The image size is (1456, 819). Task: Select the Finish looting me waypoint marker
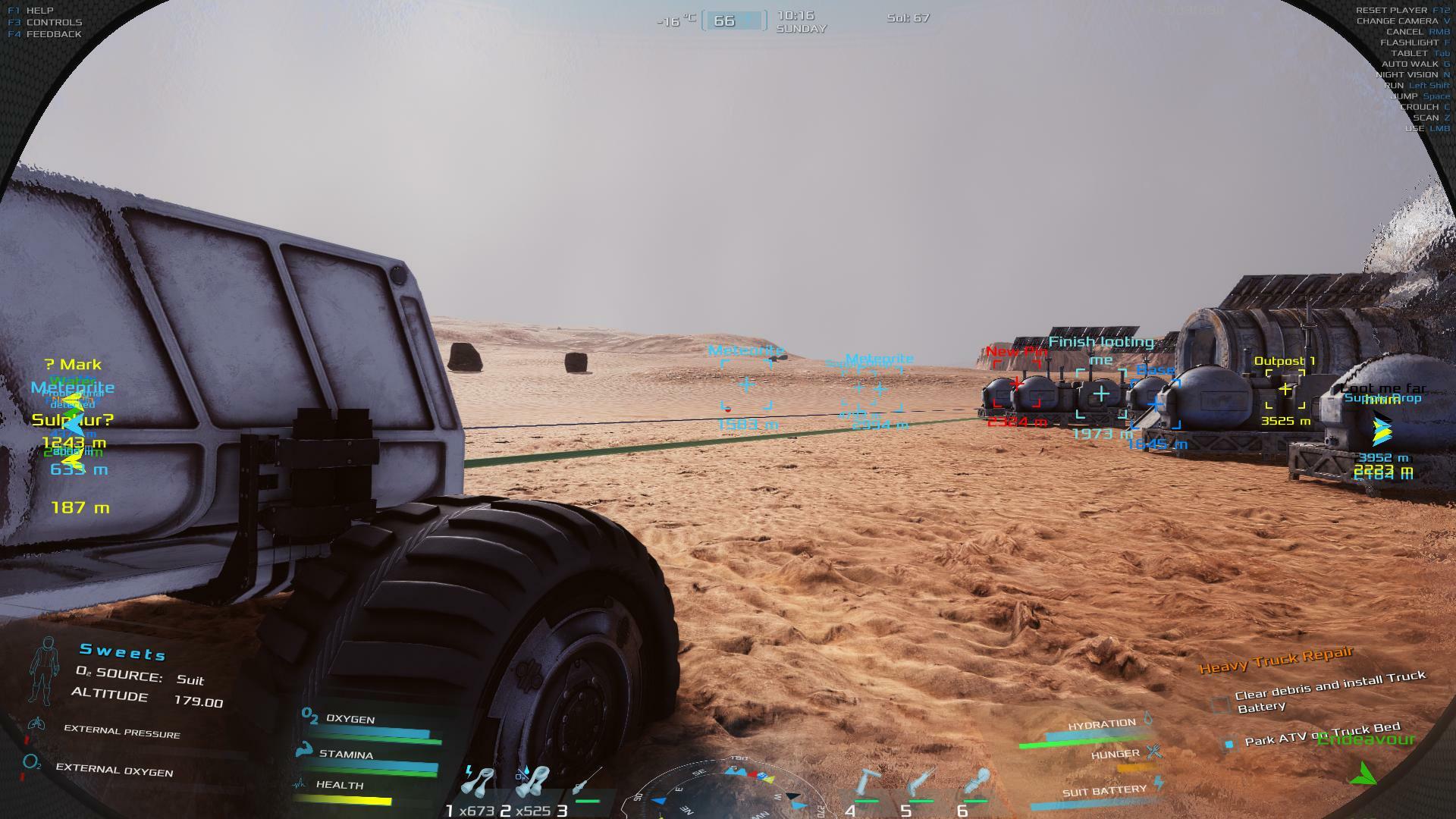[x=1101, y=394]
